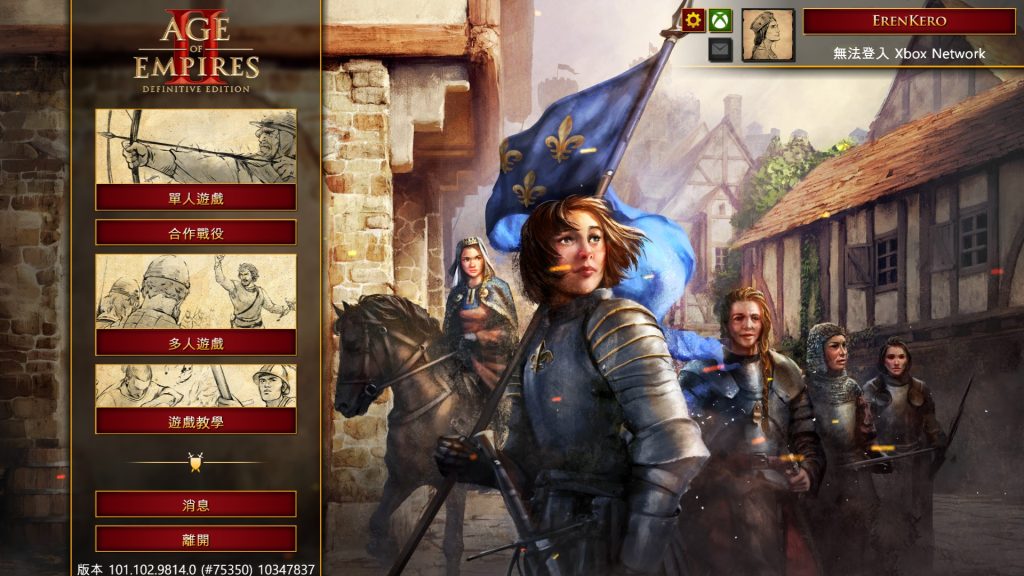Click the green Xbox icon
The width and height of the screenshot is (1024, 576).
(x=721, y=20)
